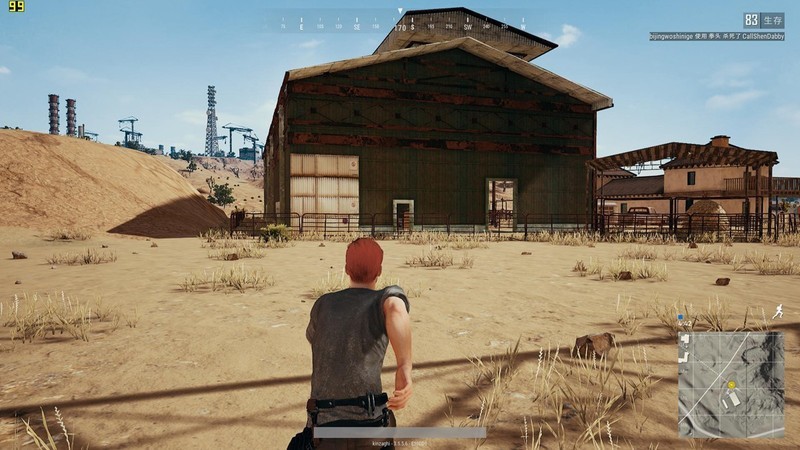Select the running figure stance icon
Screen dimensions: 800x450
click(777, 313)
